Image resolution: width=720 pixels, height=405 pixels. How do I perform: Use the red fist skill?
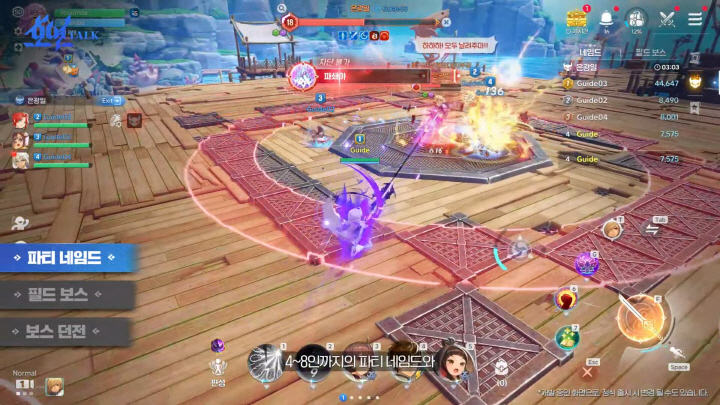566,299
